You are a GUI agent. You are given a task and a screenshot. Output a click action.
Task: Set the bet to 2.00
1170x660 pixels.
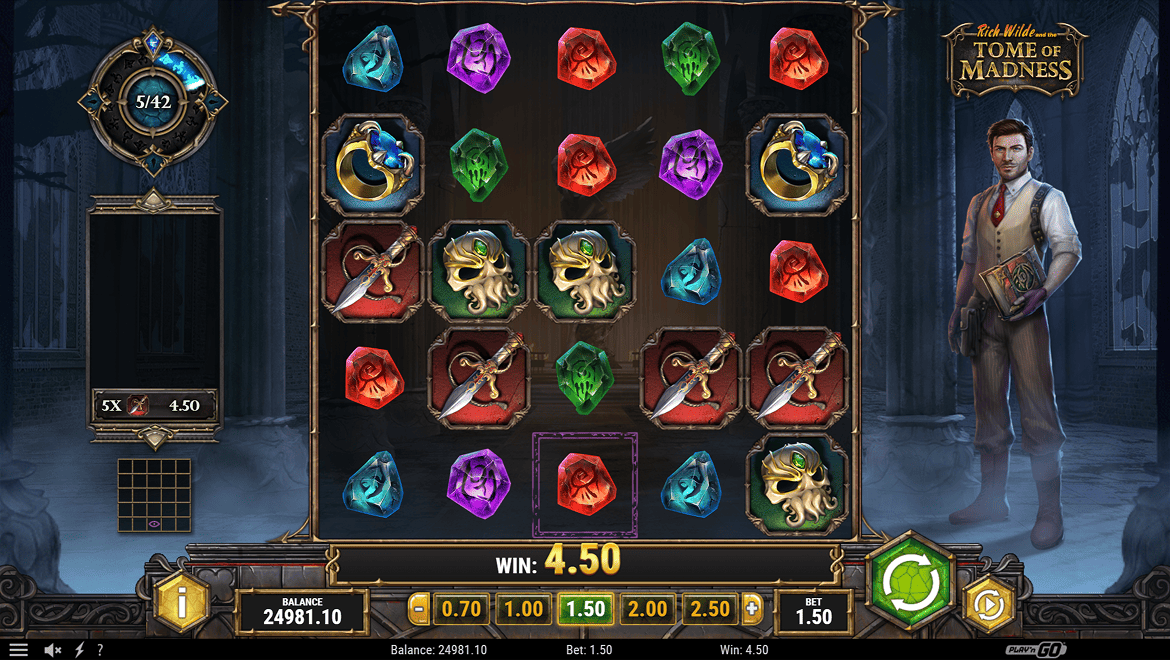point(647,608)
